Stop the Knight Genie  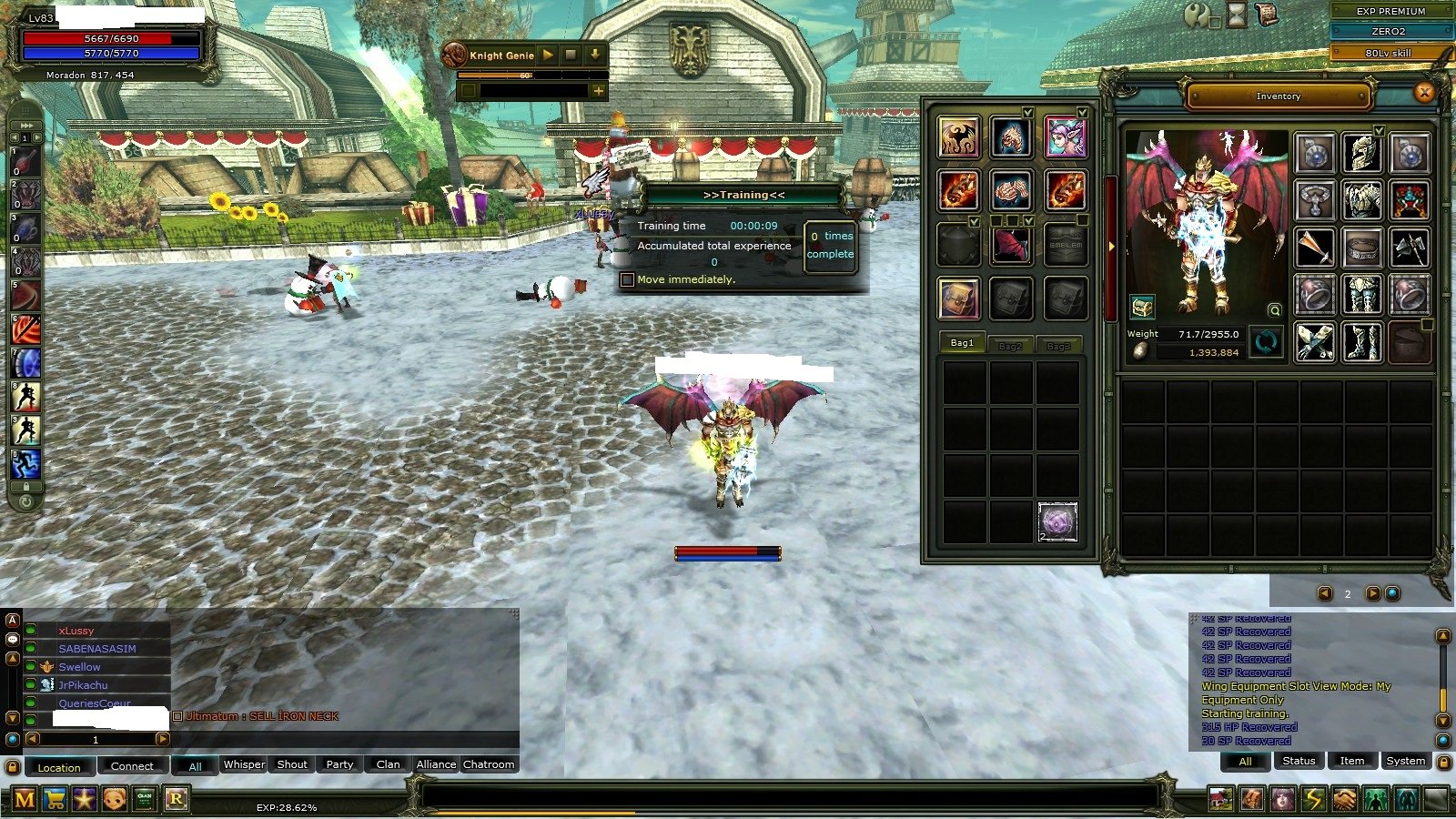571,55
